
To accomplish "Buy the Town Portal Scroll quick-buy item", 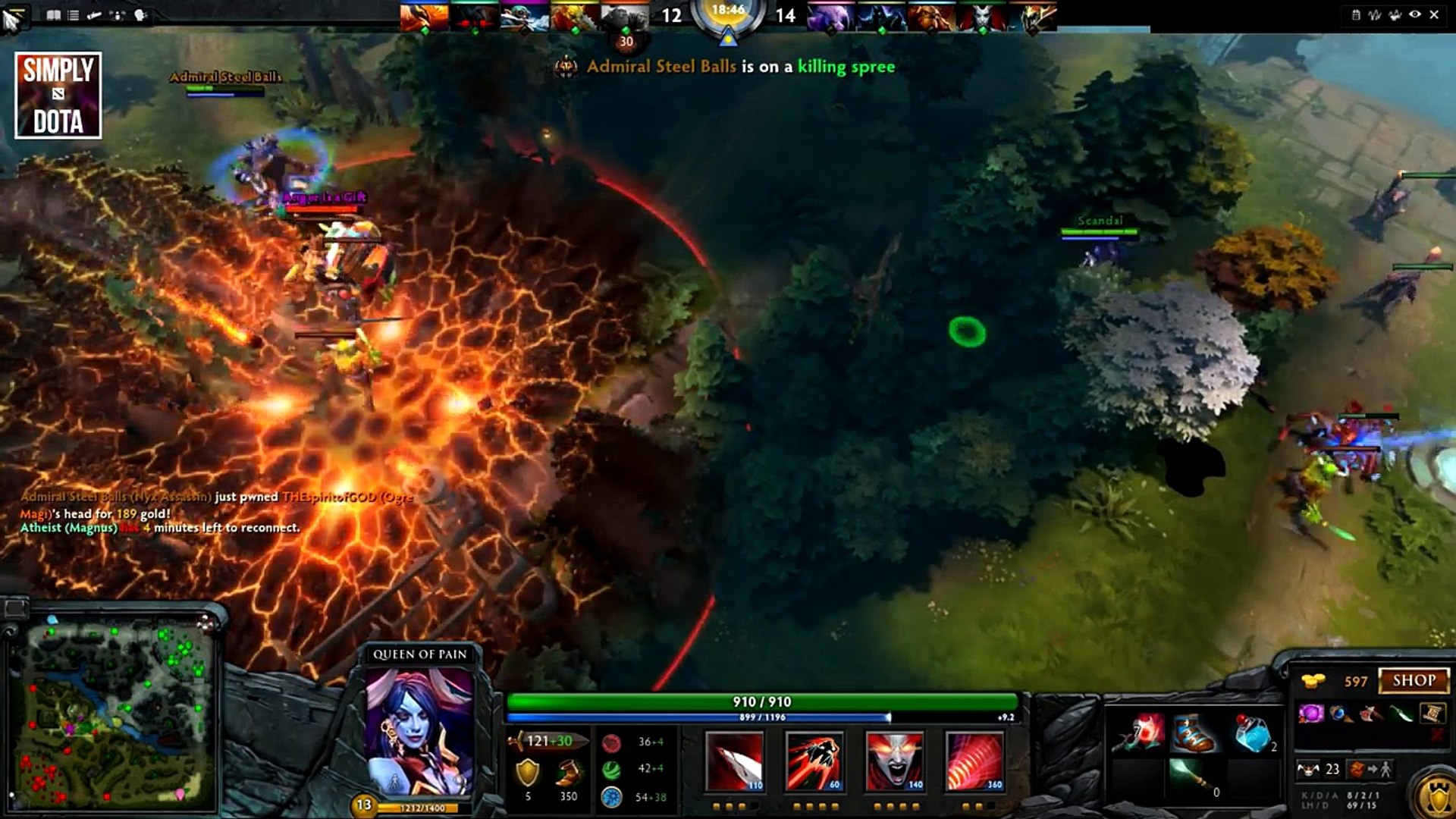I will click(x=1432, y=713).
